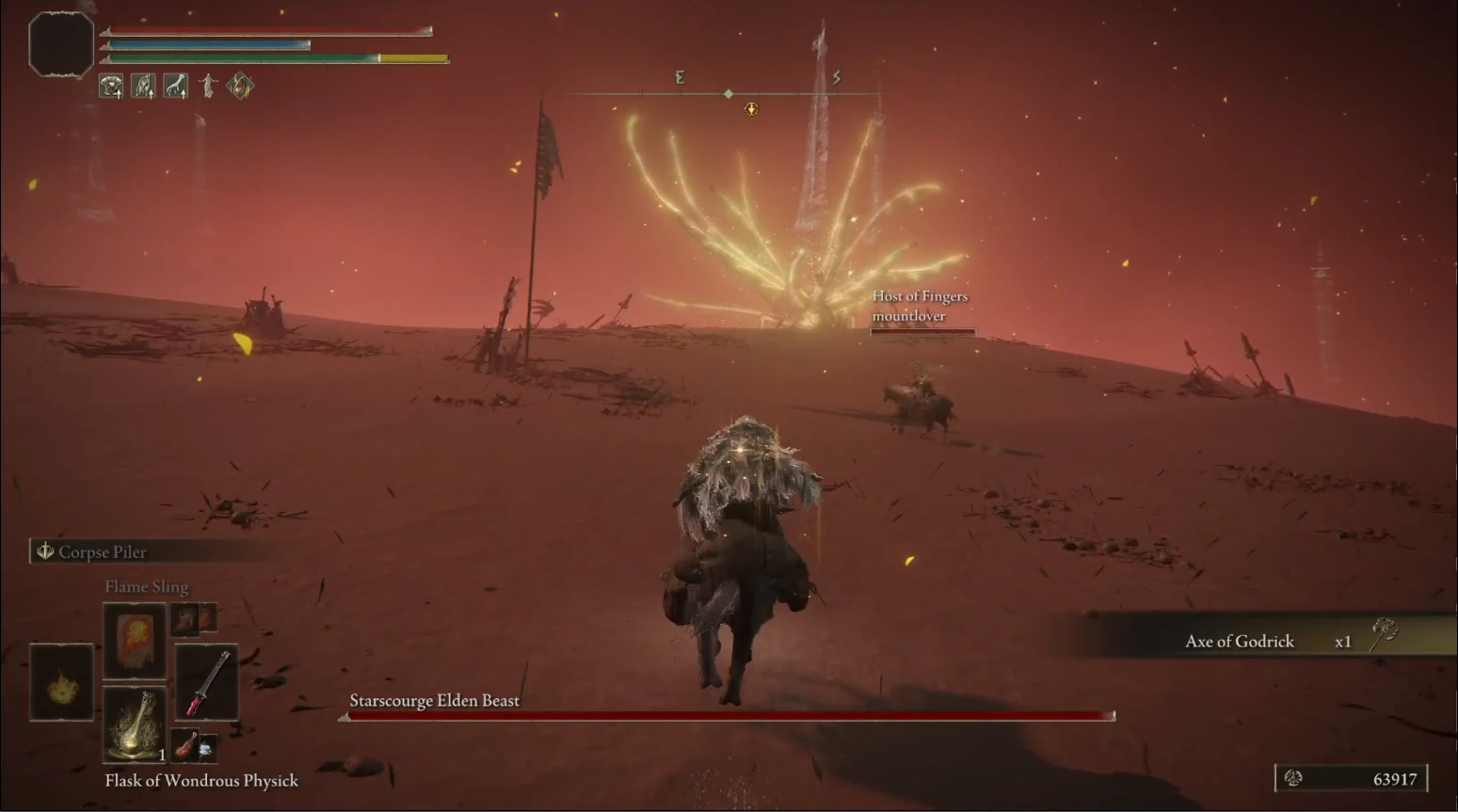Click the diamond-shaped flame eye status icon
Image resolution: width=1458 pixels, height=812 pixels.
[240, 87]
